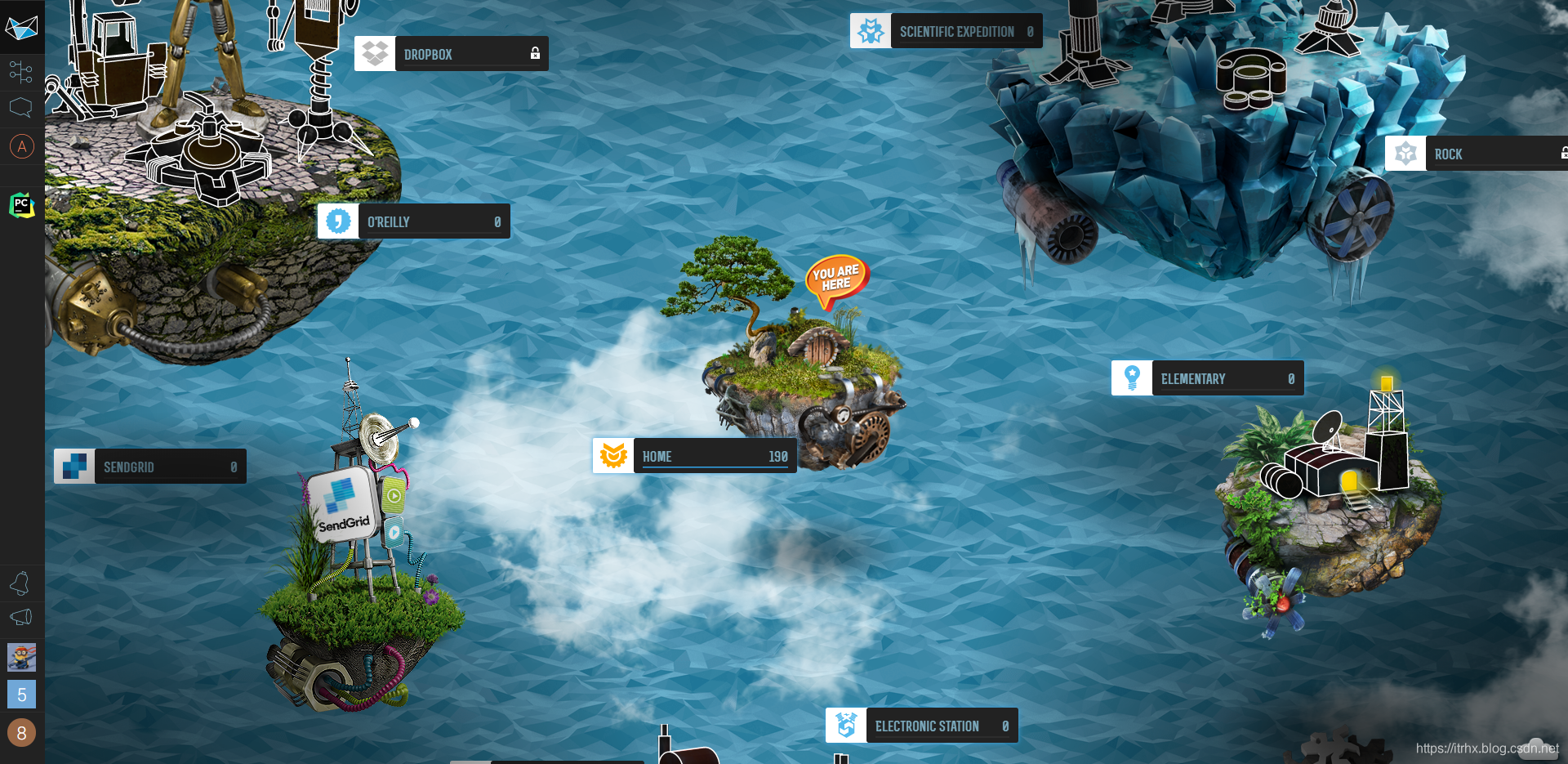Select the Dropbox locked island label
The width and height of the screenshot is (1568, 764).
tap(452, 54)
